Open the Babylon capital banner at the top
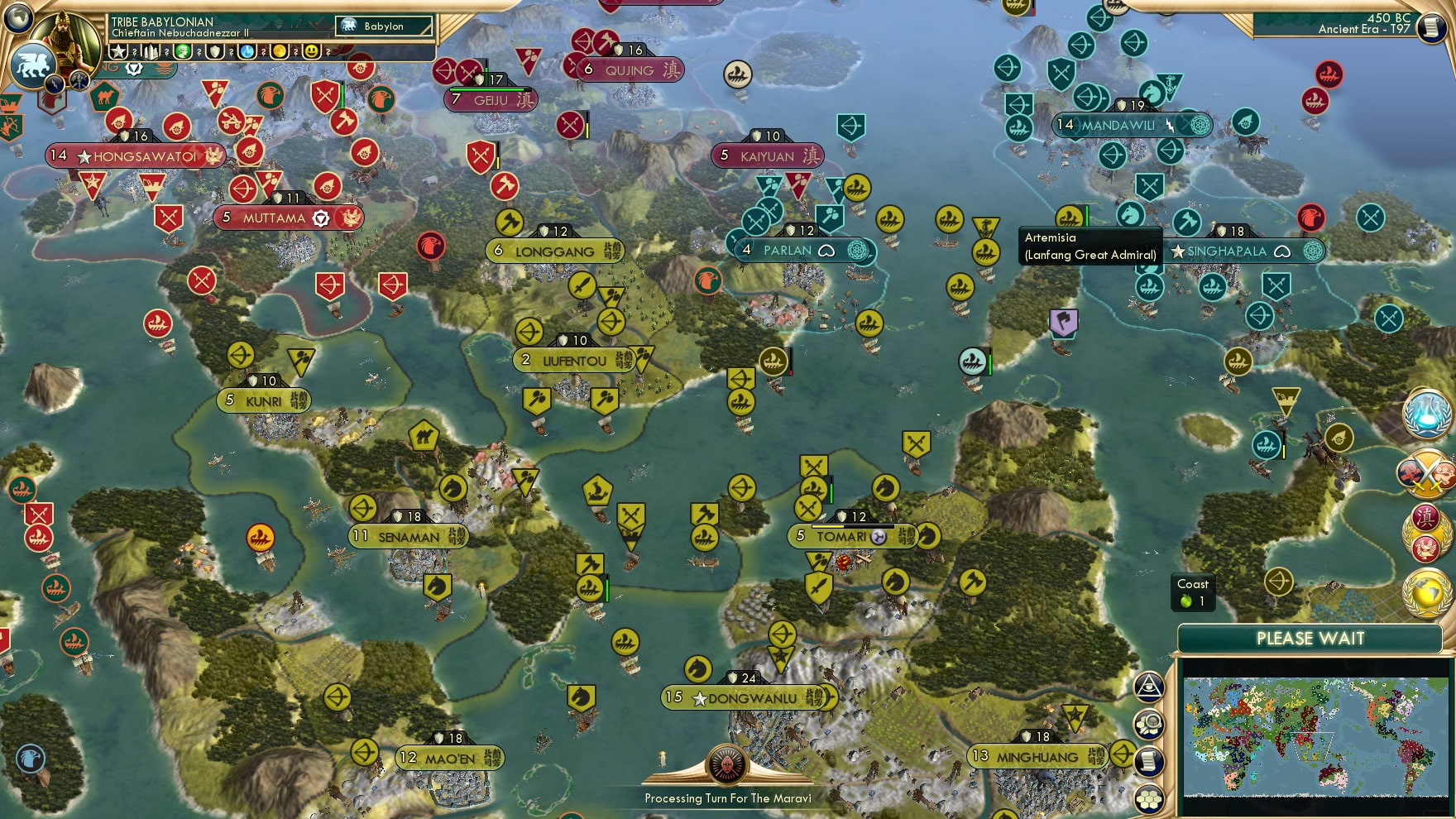 pos(385,26)
